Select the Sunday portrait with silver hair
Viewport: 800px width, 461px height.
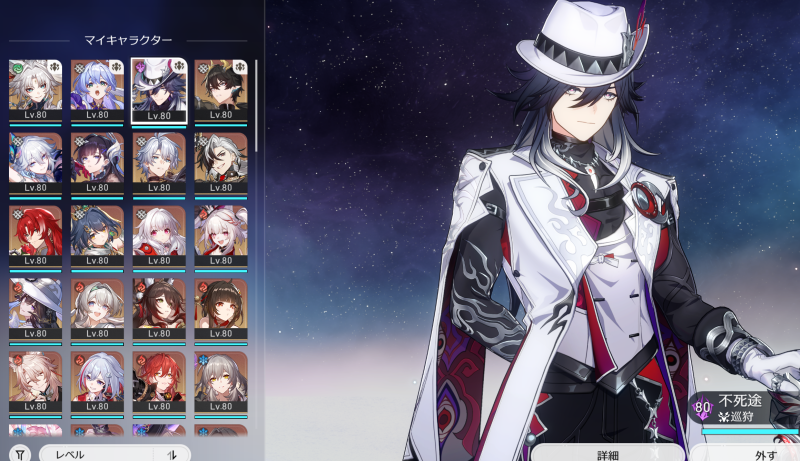tap(159, 161)
